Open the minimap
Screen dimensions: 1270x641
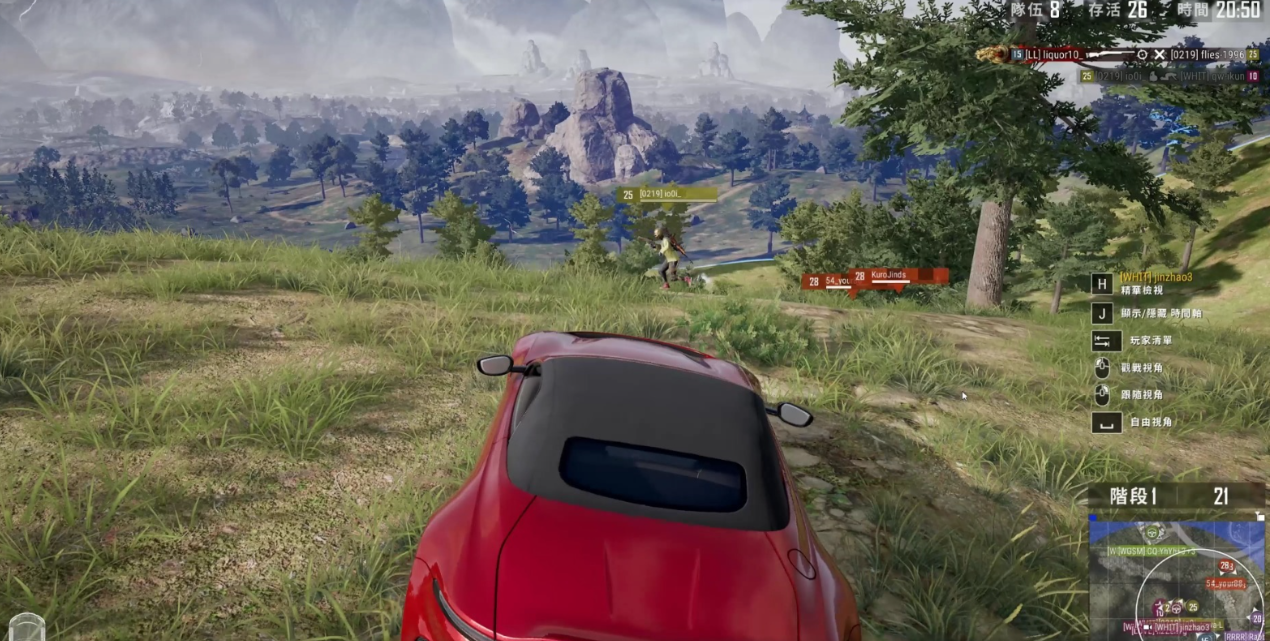[x=1177, y=575]
